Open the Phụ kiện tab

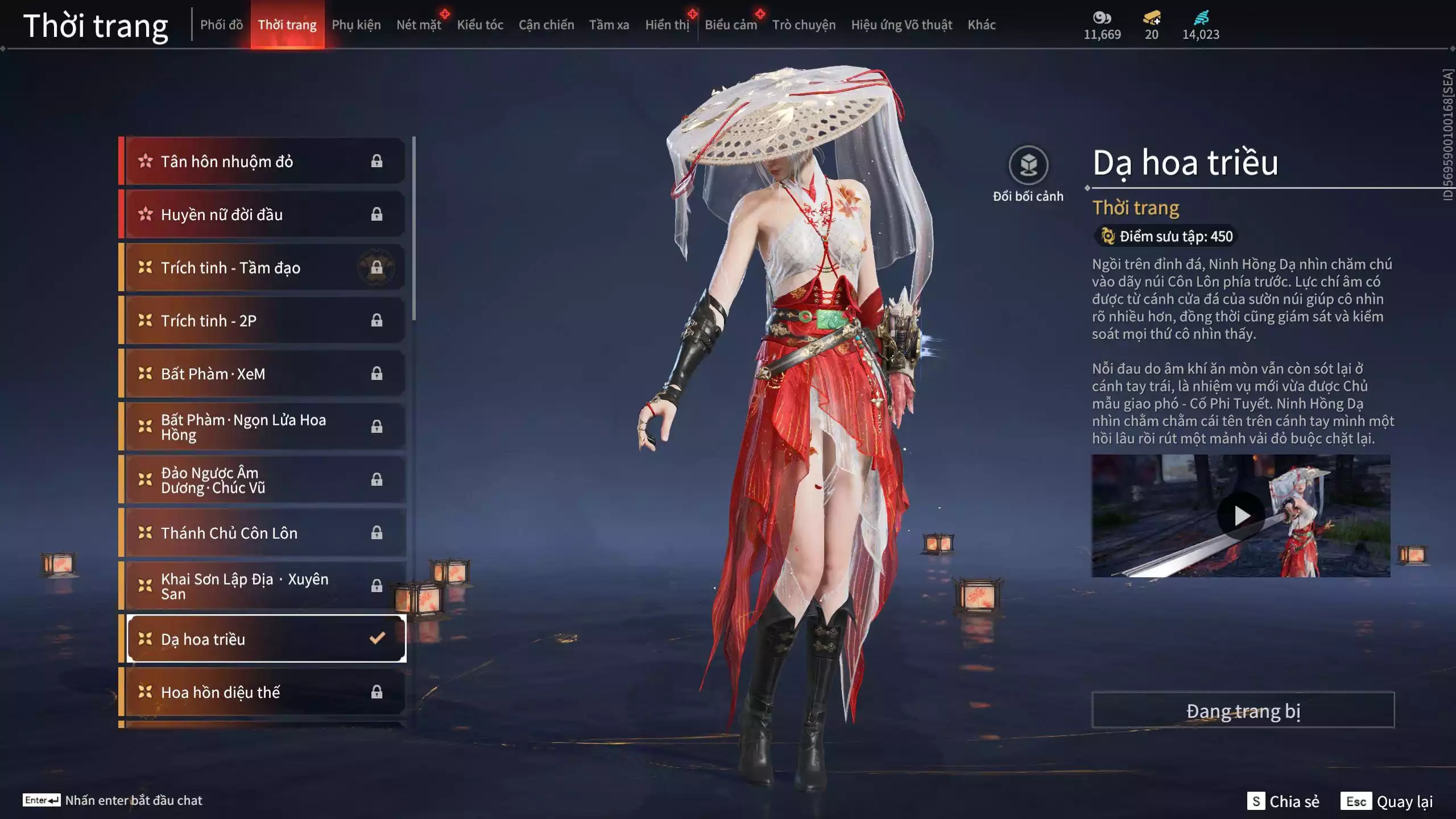[356, 25]
